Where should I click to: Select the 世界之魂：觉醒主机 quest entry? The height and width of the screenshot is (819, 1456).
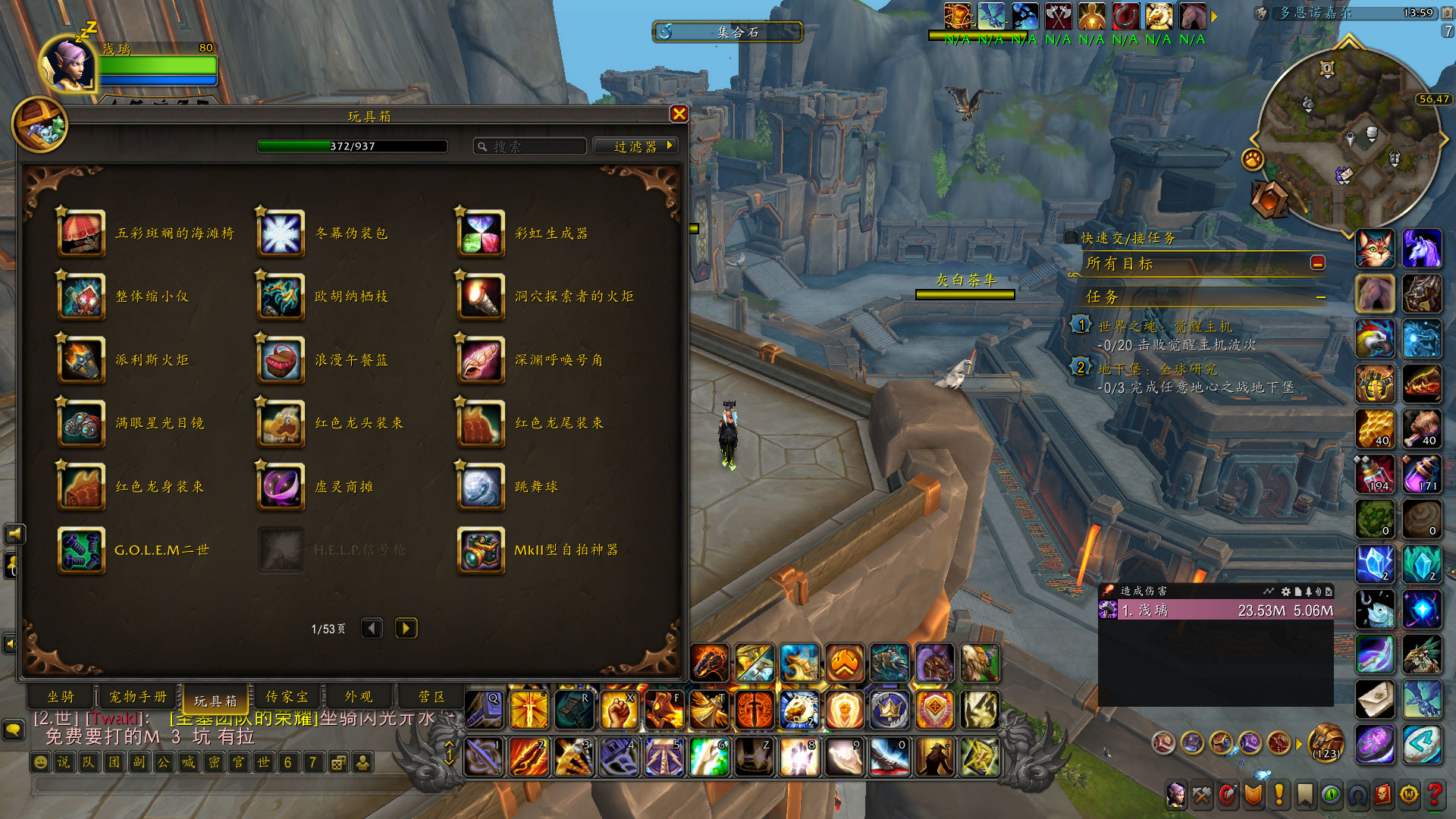(1166, 327)
